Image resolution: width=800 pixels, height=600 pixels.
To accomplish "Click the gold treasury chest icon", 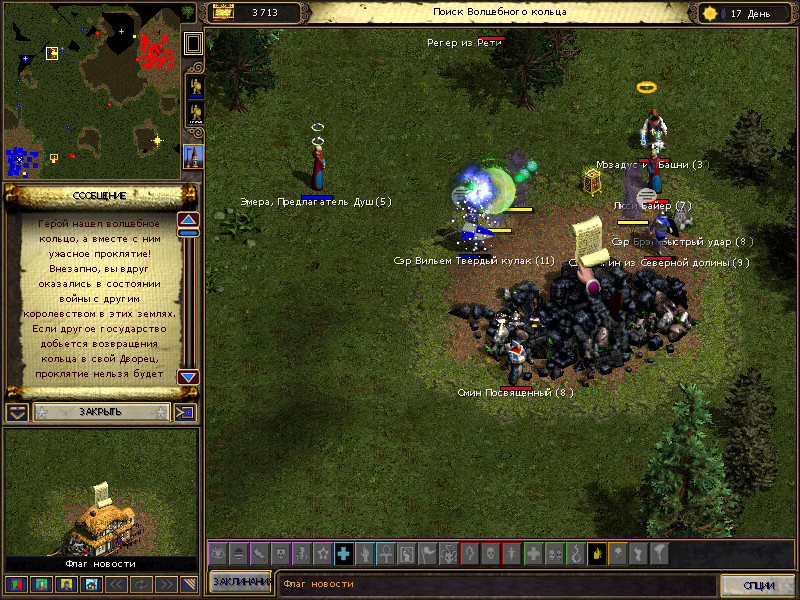I will tap(223, 13).
